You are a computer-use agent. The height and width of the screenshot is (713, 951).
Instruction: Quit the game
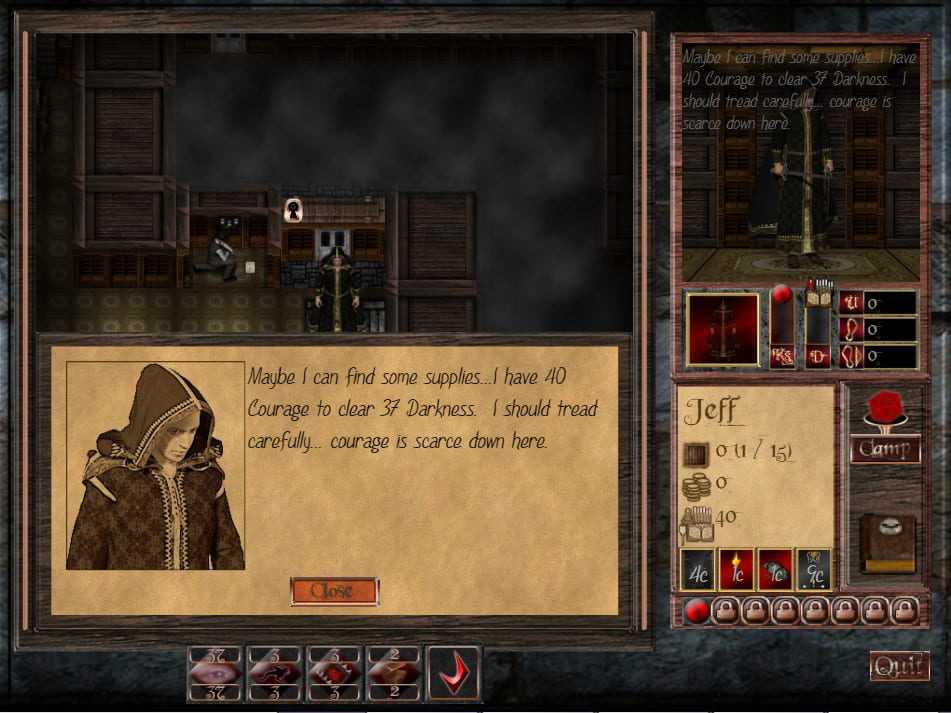point(899,666)
